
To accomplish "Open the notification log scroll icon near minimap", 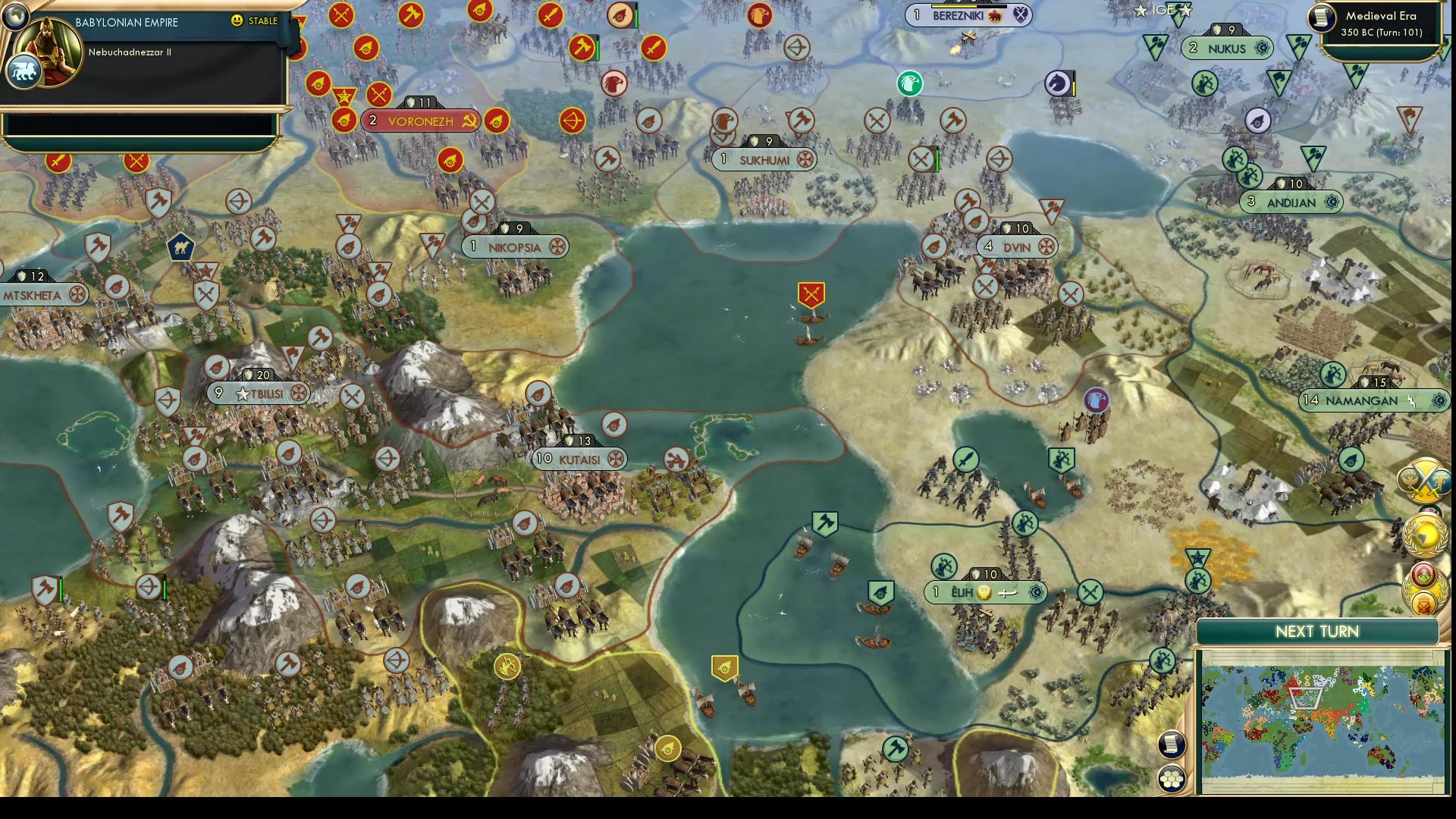I will (1172, 746).
